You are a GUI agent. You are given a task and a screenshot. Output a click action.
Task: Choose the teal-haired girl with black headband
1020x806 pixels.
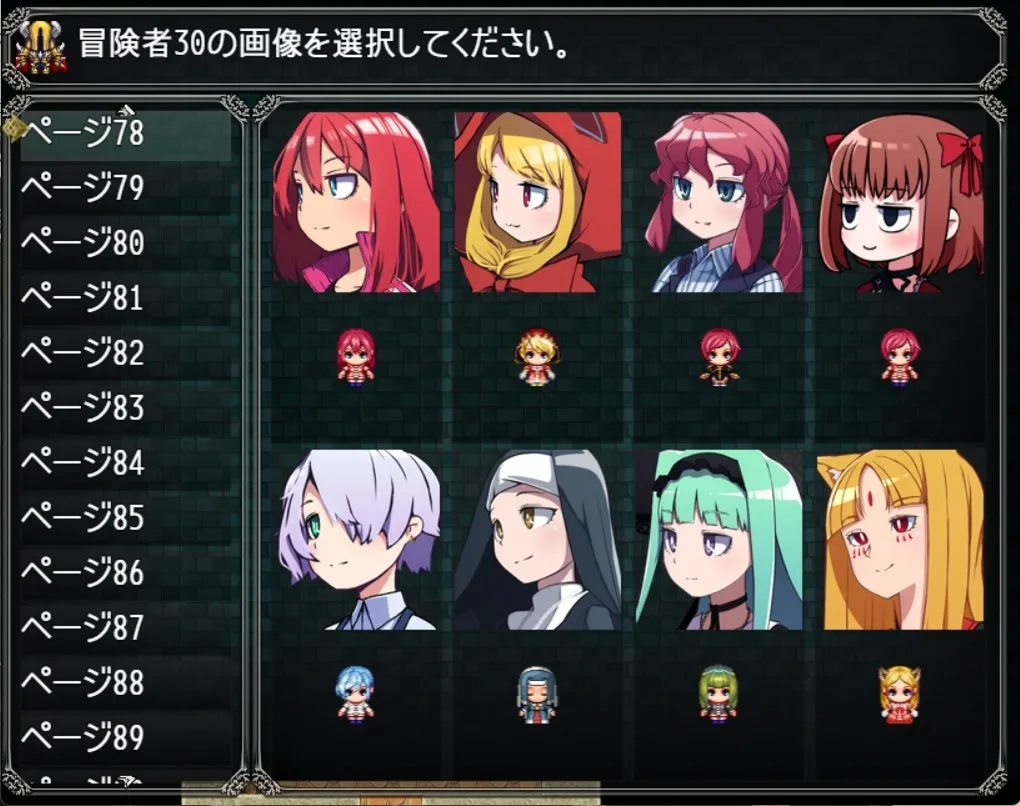pyautogui.click(x=718, y=540)
